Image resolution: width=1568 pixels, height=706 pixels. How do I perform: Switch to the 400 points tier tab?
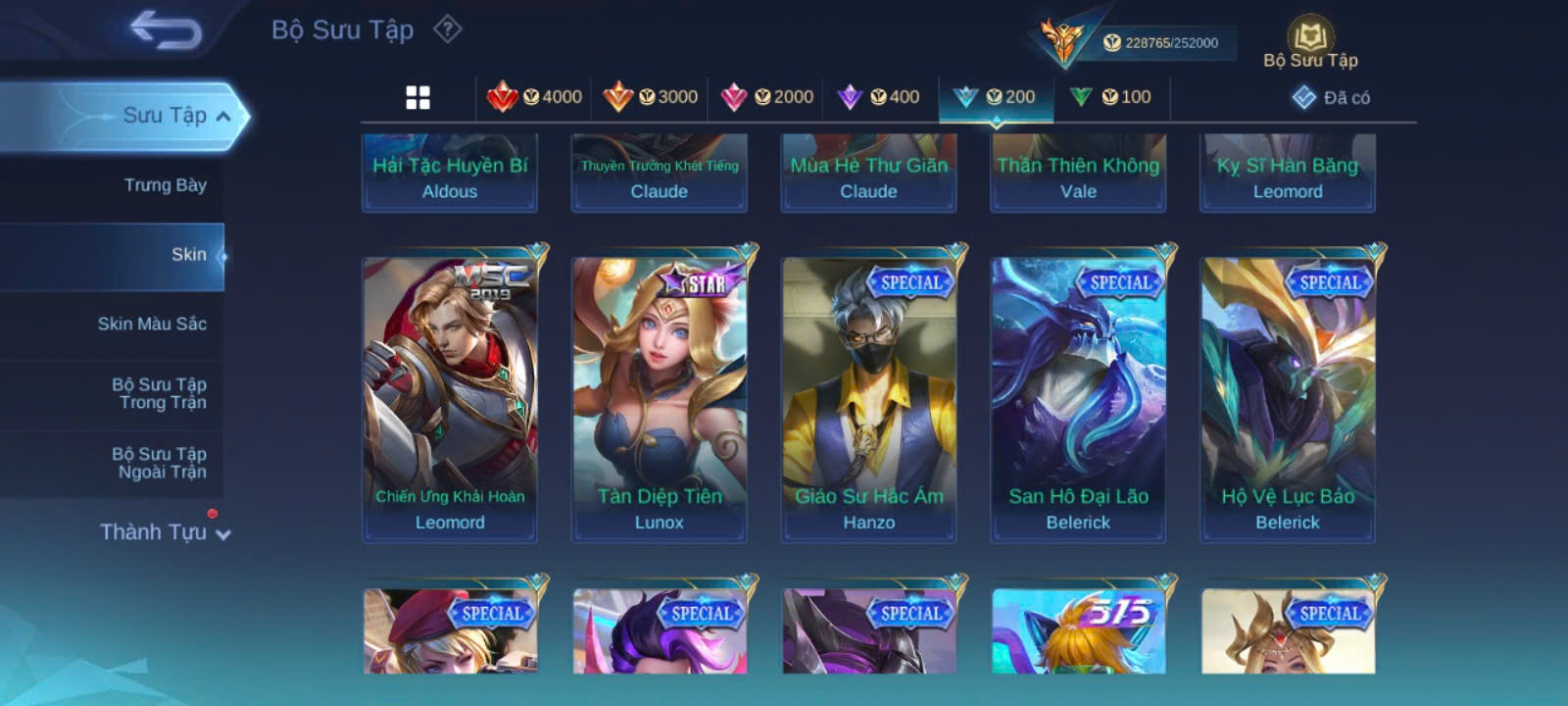879,97
